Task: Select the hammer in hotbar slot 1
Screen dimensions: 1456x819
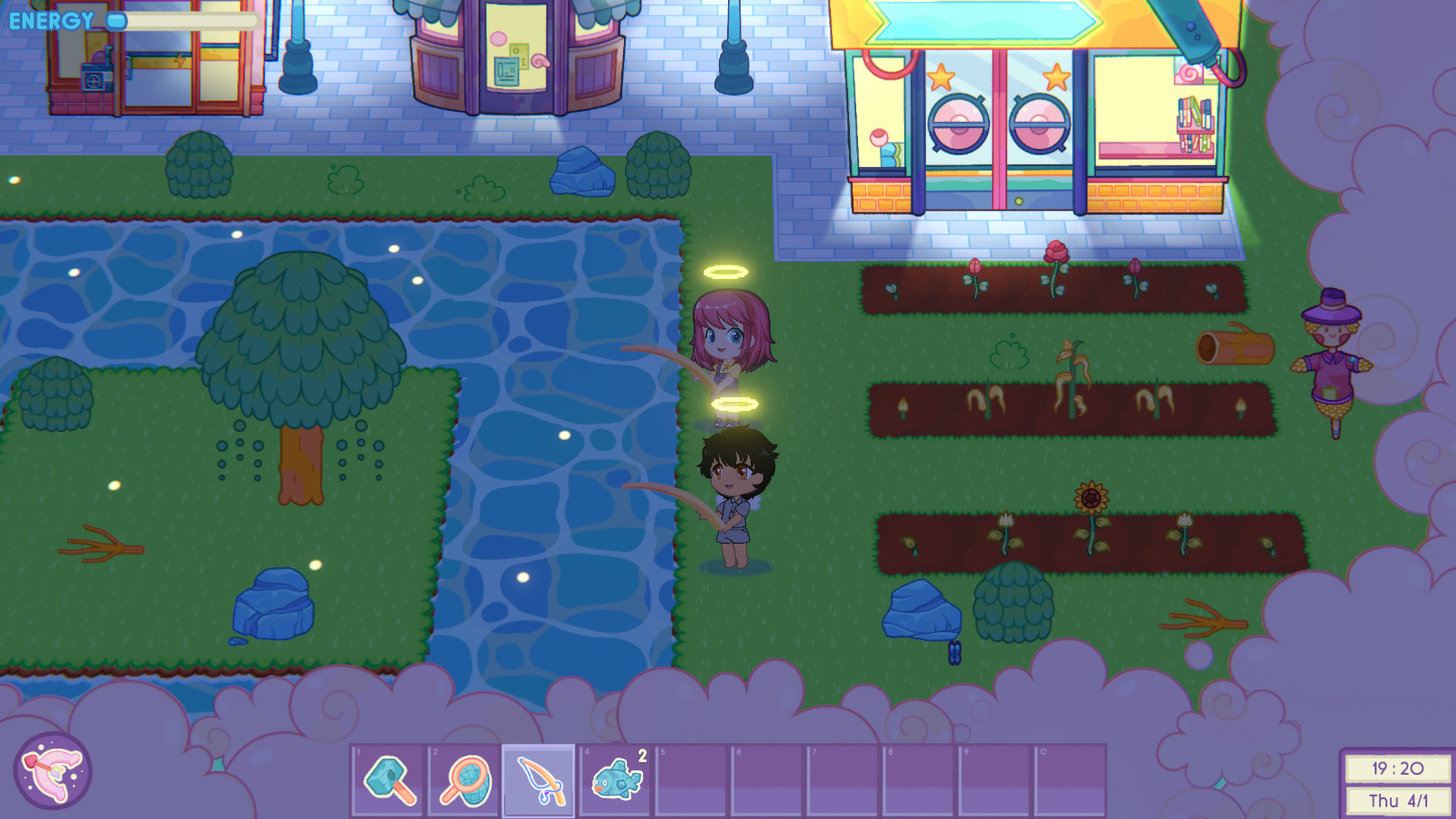Action: click(387, 782)
